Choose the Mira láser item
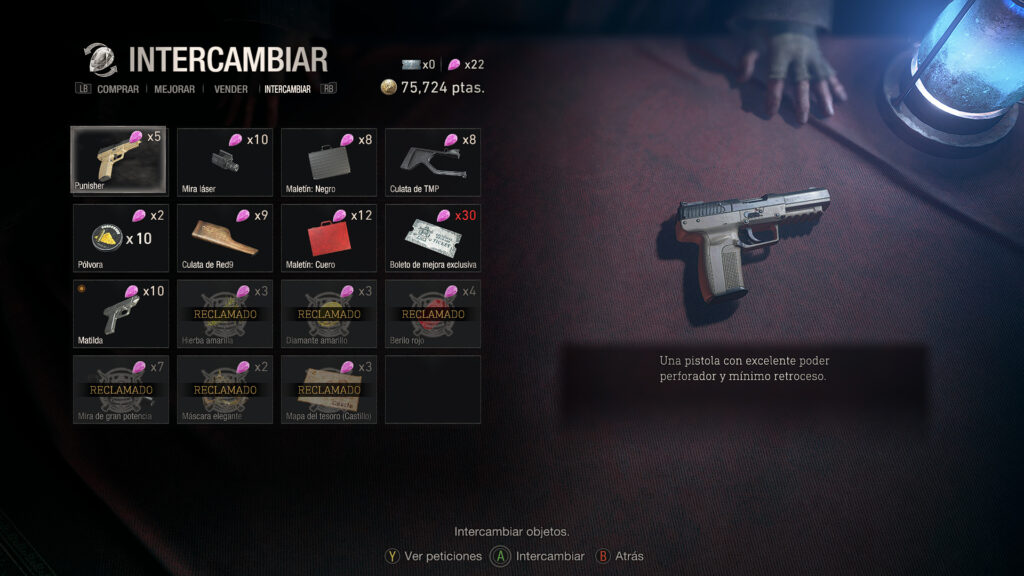 (x=224, y=161)
